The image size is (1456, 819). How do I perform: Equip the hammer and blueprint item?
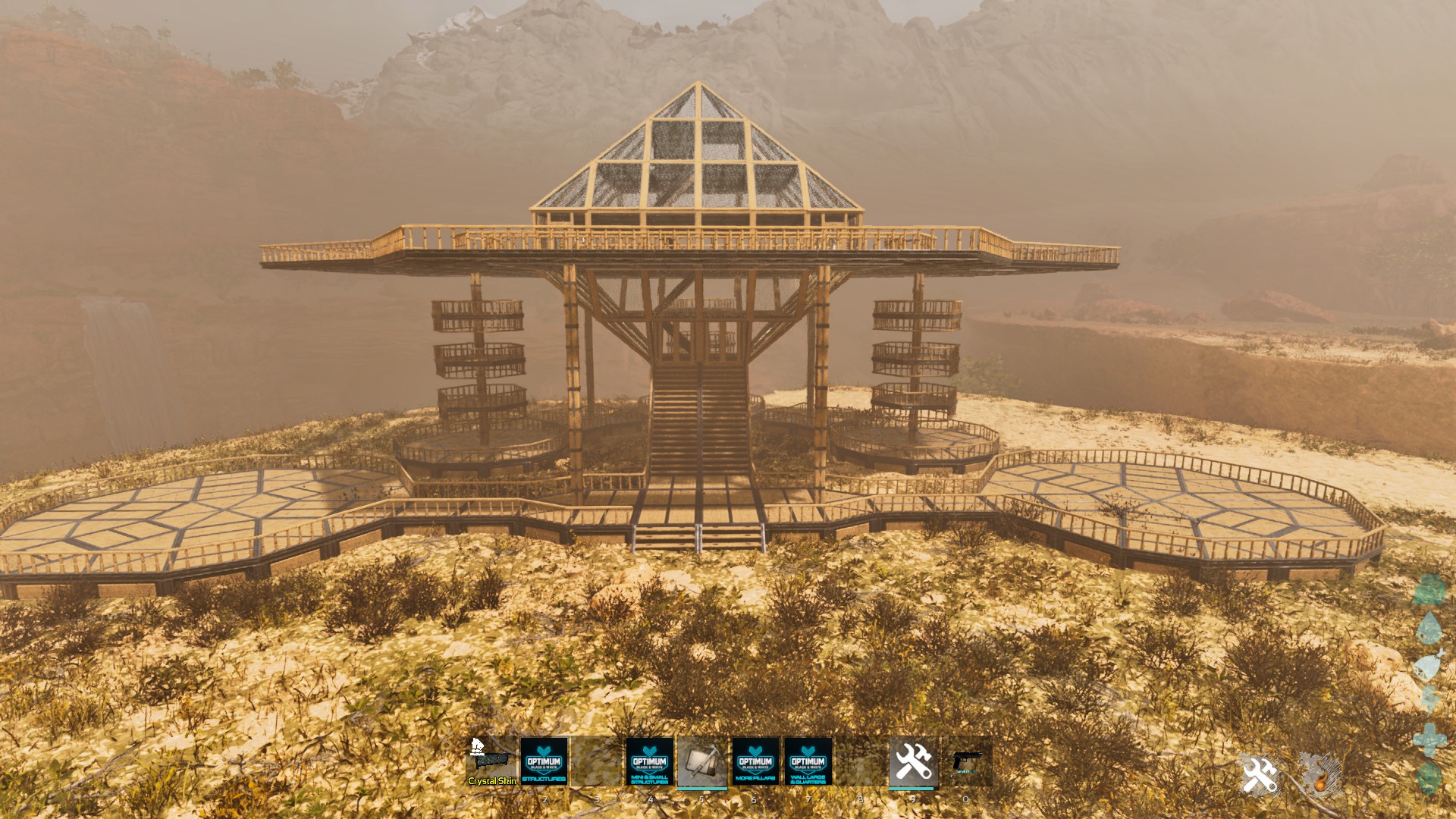point(702,761)
